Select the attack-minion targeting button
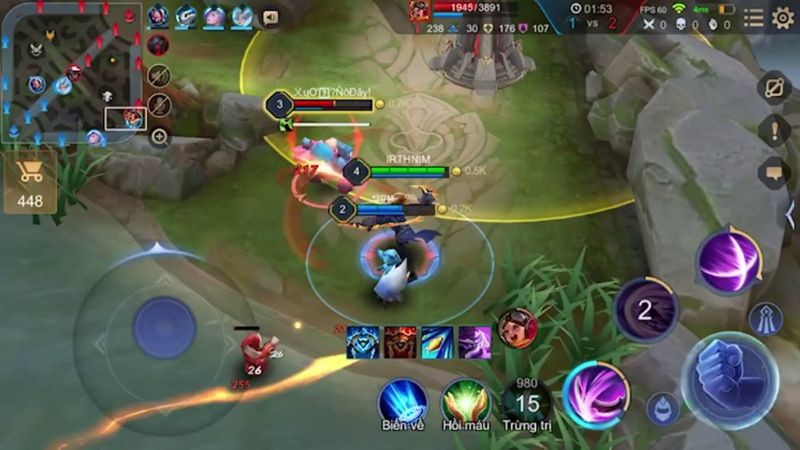The image size is (800, 450). pos(661,408)
